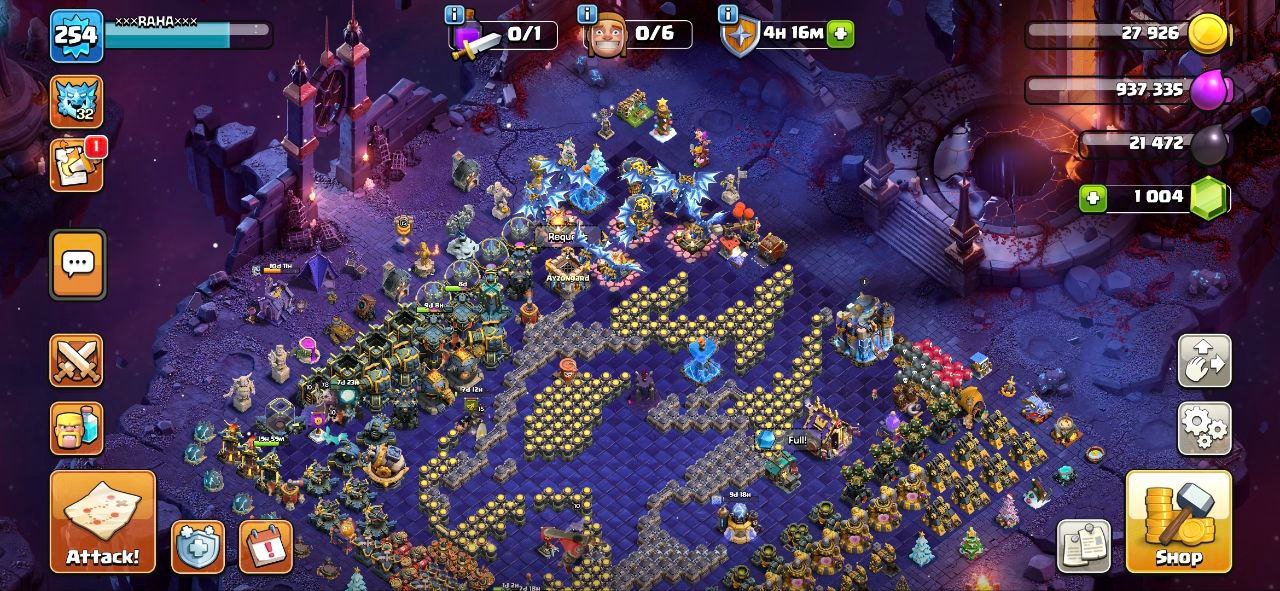The height and width of the screenshot is (591, 1280).
Task: Open the shield revive hearts button
Action: click(198, 547)
